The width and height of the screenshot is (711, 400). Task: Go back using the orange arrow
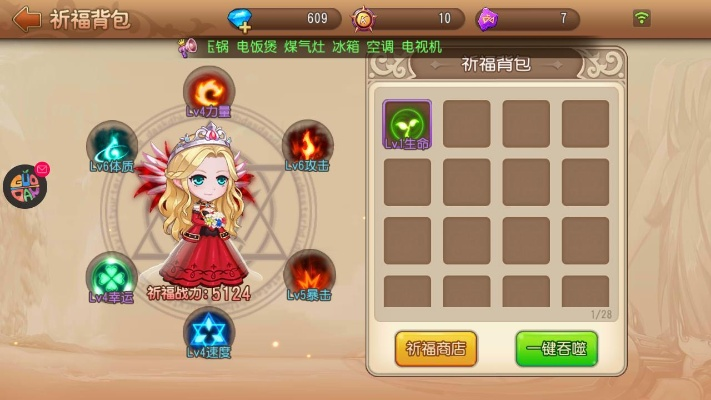[27, 19]
